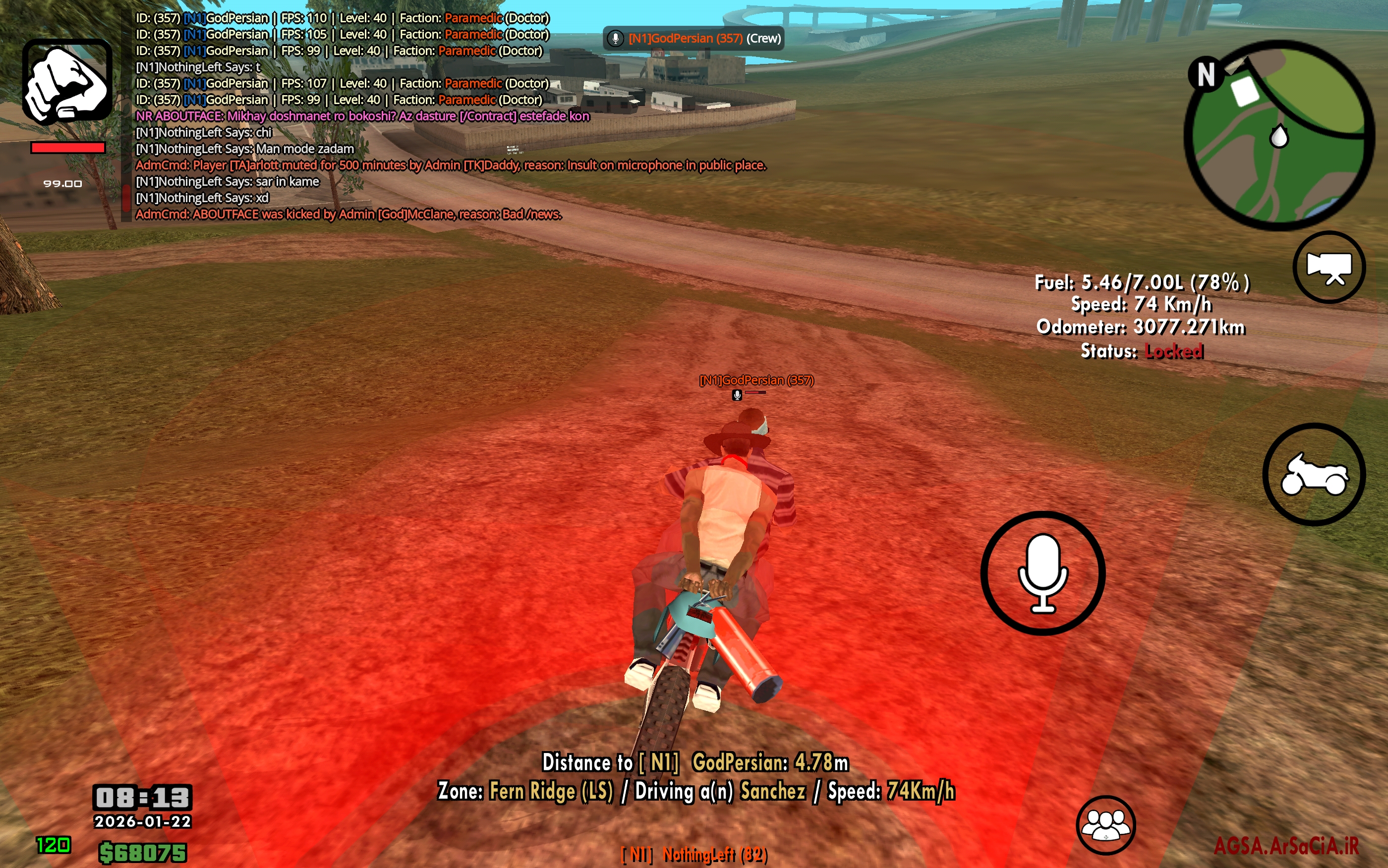The image size is (1388, 868).
Task: Click the red health bar
Action: [x=67, y=148]
